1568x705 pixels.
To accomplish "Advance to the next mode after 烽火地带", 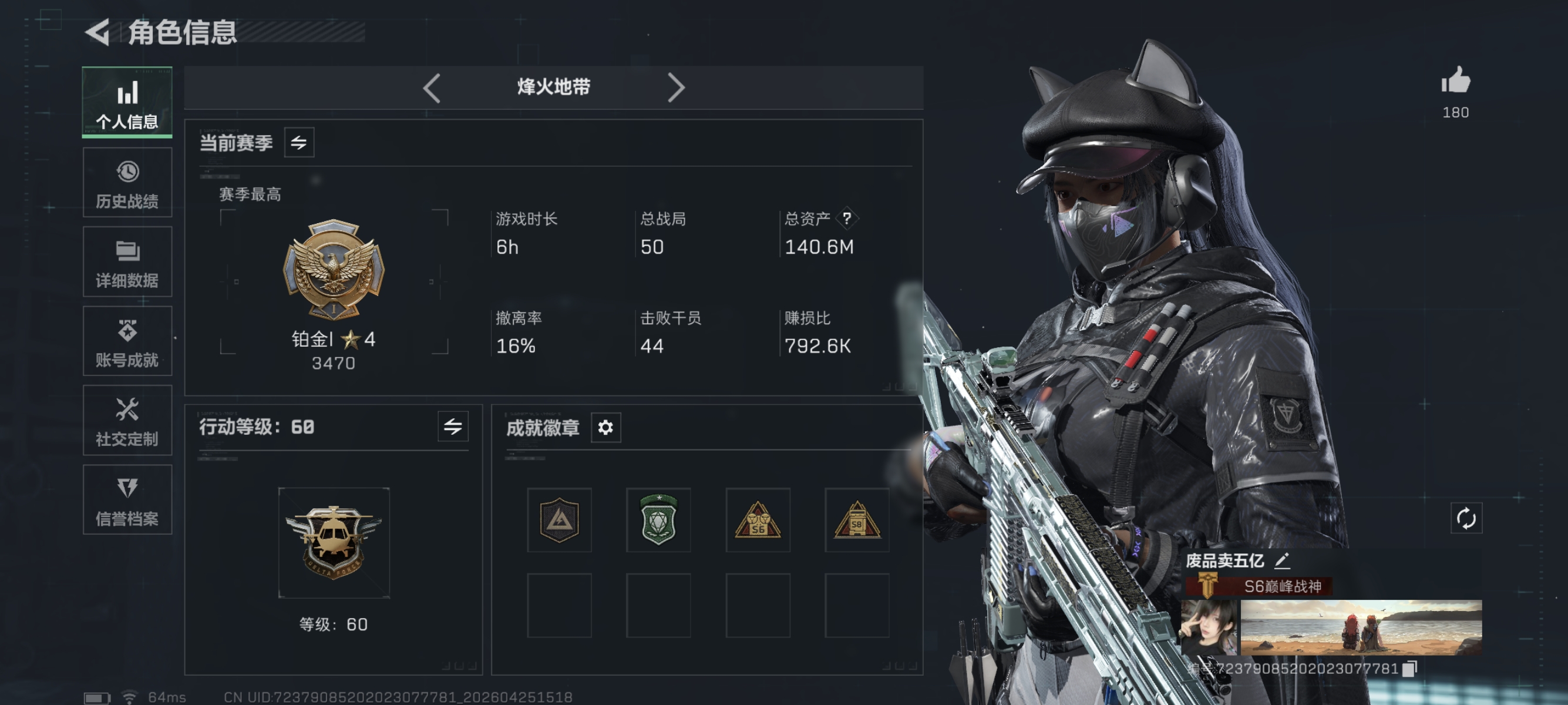I will [x=678, y=87].
